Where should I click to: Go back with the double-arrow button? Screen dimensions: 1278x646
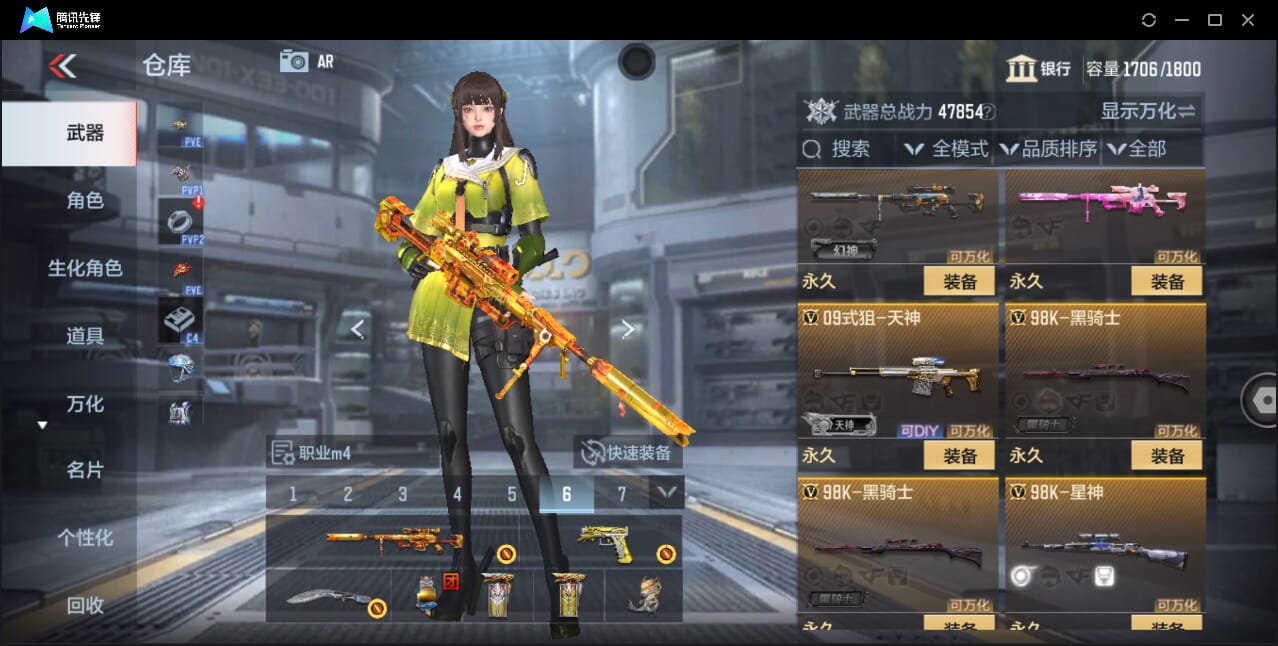tap(62, 66)
